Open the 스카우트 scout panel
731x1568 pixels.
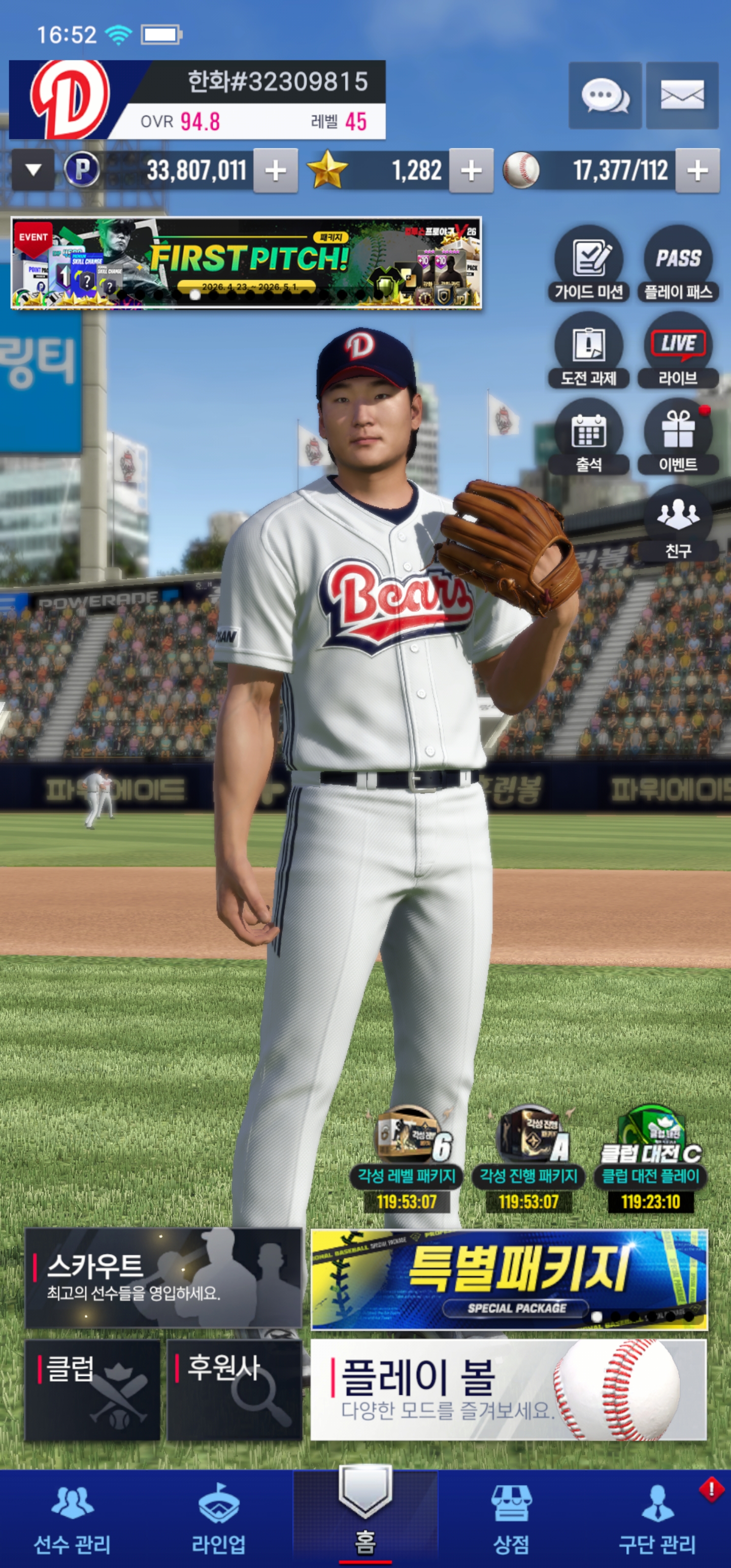(x=163, y=1277)
